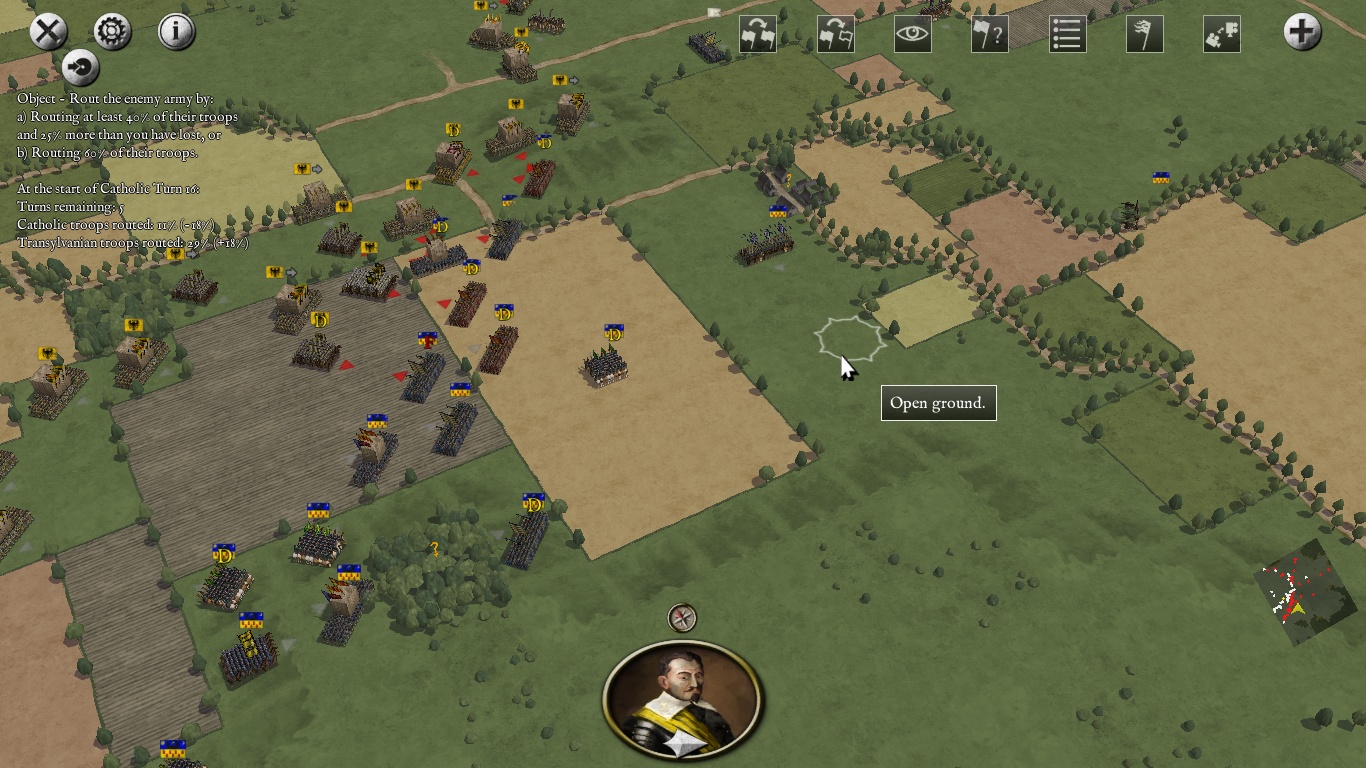Click the battlefield minimap
This screenshot has width=1366, height=768.
[1297, 593]
